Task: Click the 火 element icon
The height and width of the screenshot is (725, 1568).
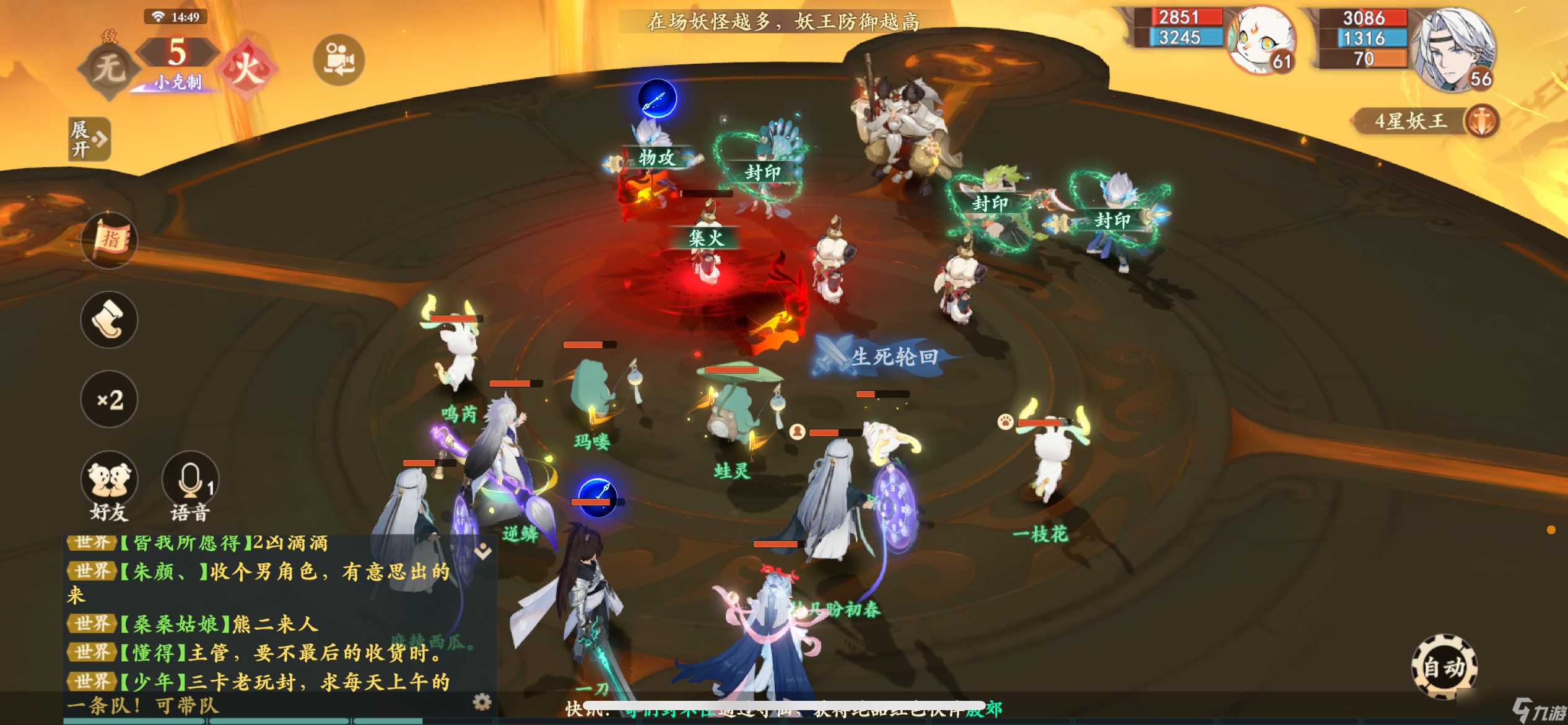Action: pyautogui.click(x=247, y=67)
